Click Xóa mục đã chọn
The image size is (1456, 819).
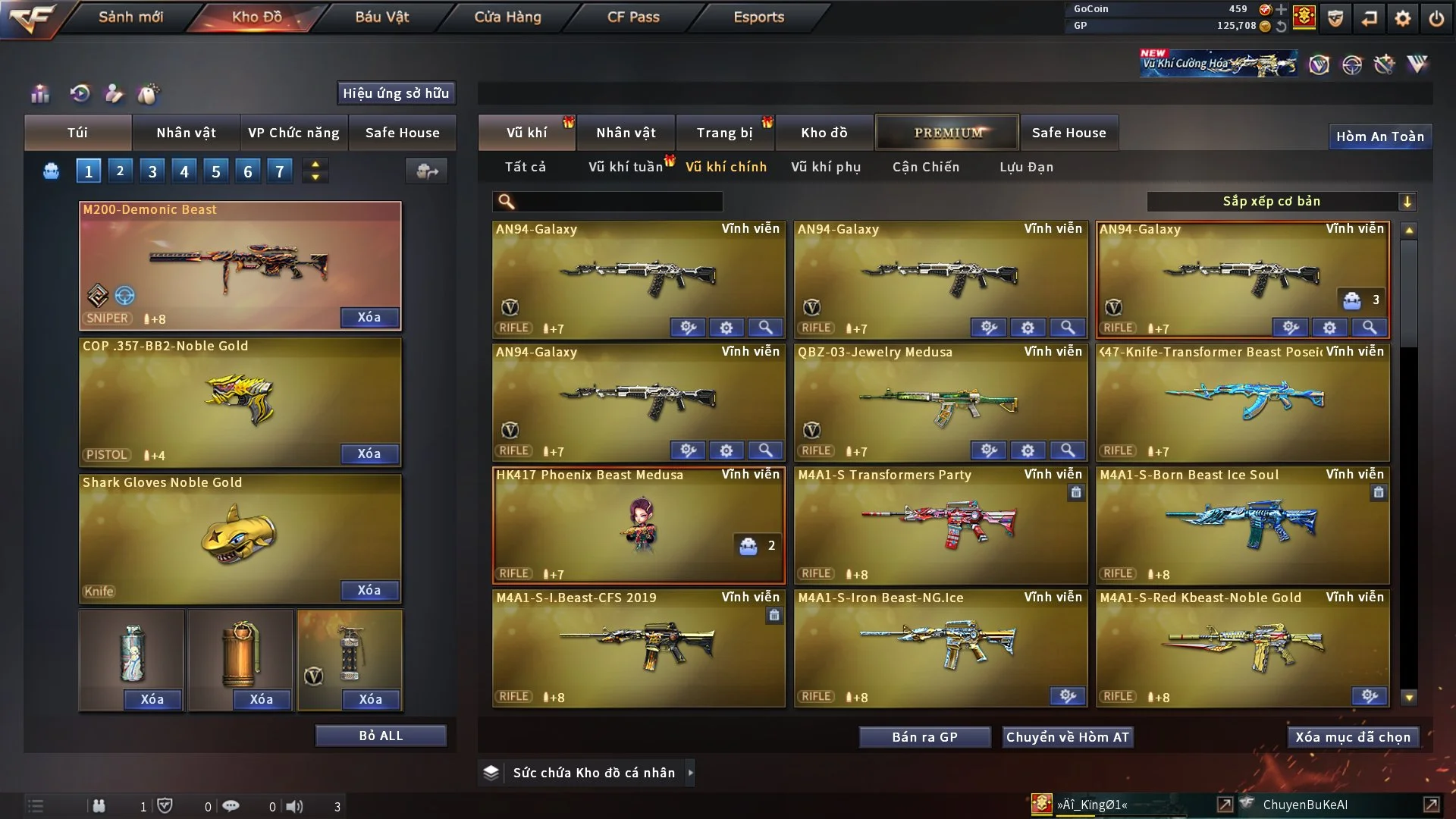1353,737
